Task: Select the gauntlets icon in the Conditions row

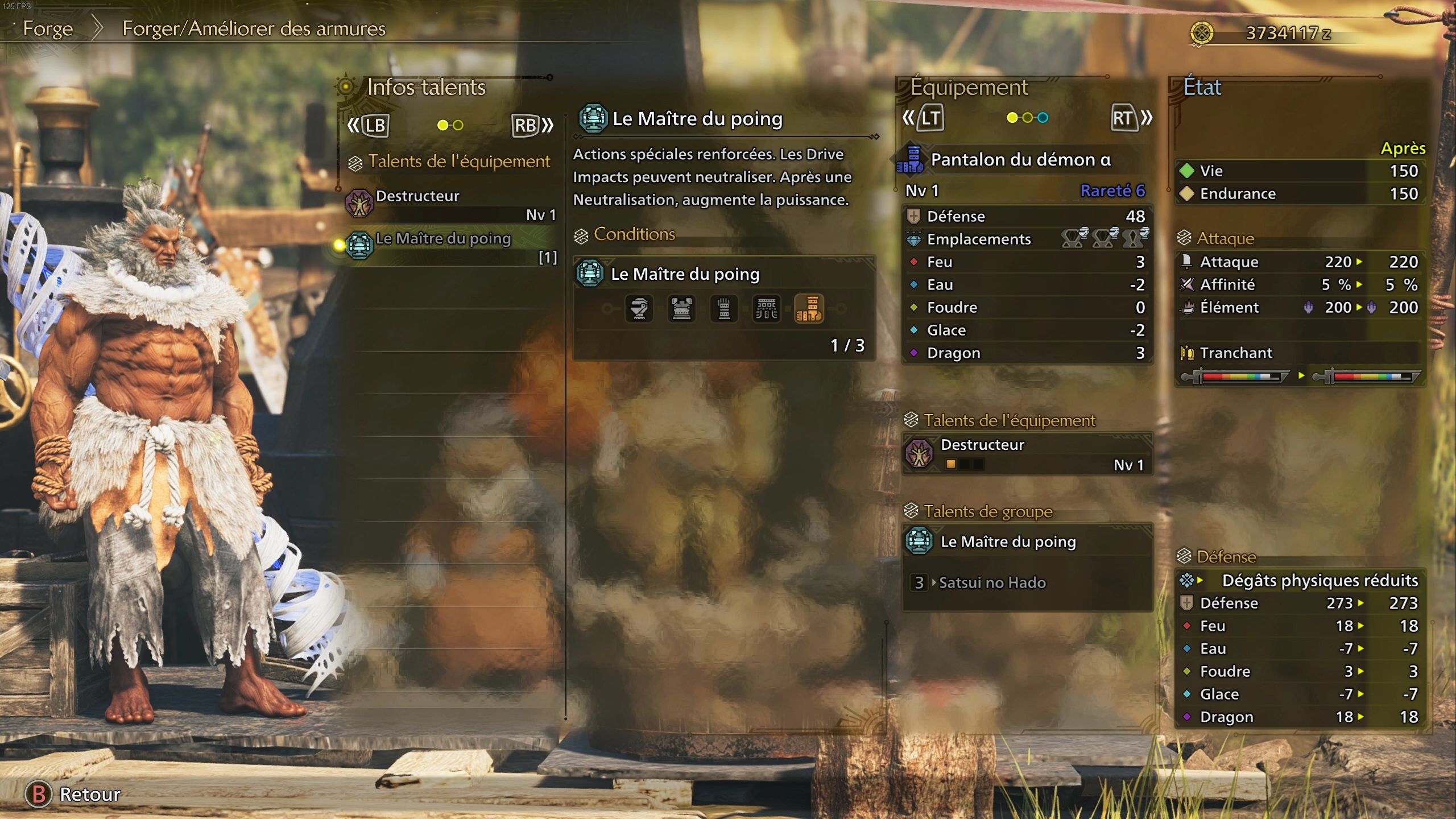Action: [725, 309]
